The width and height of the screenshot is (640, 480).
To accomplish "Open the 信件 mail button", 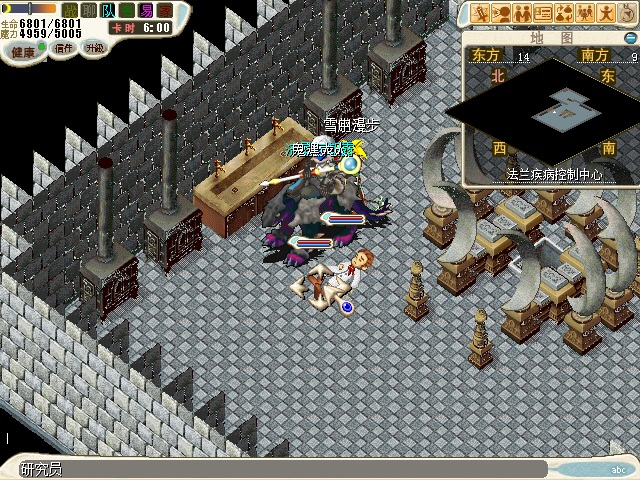I will pos(63,48).
